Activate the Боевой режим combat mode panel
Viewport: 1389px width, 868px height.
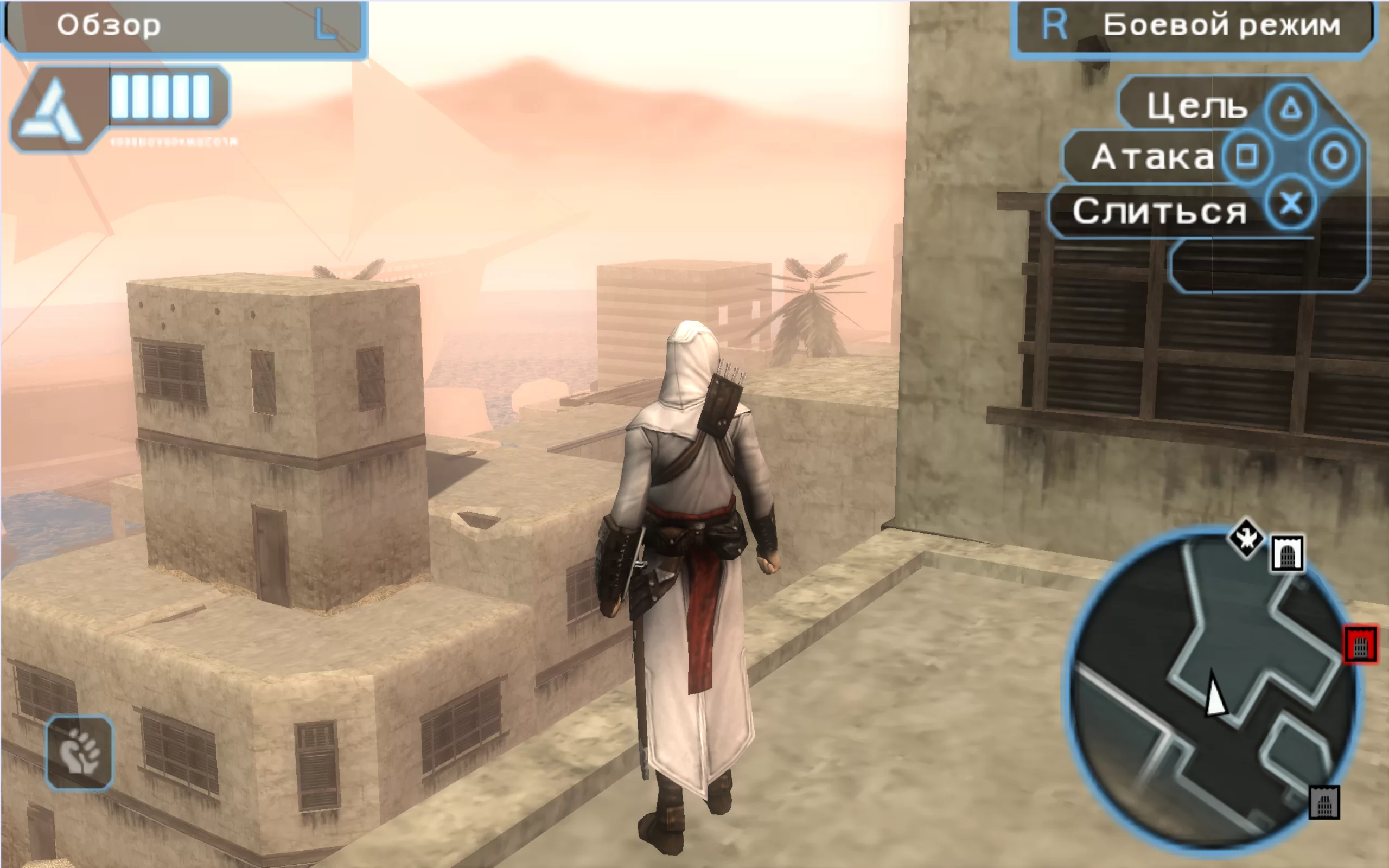pos(1193,27)
